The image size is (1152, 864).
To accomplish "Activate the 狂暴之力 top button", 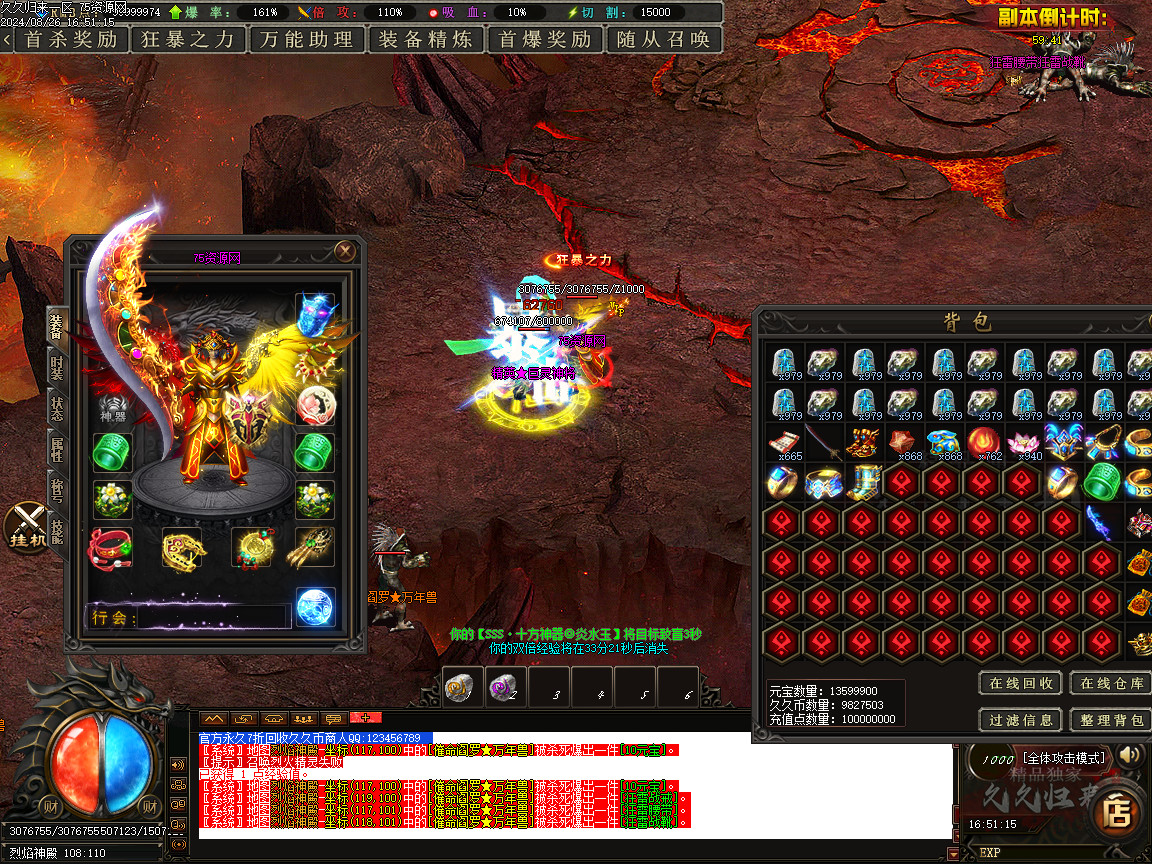I will [188, 40].
